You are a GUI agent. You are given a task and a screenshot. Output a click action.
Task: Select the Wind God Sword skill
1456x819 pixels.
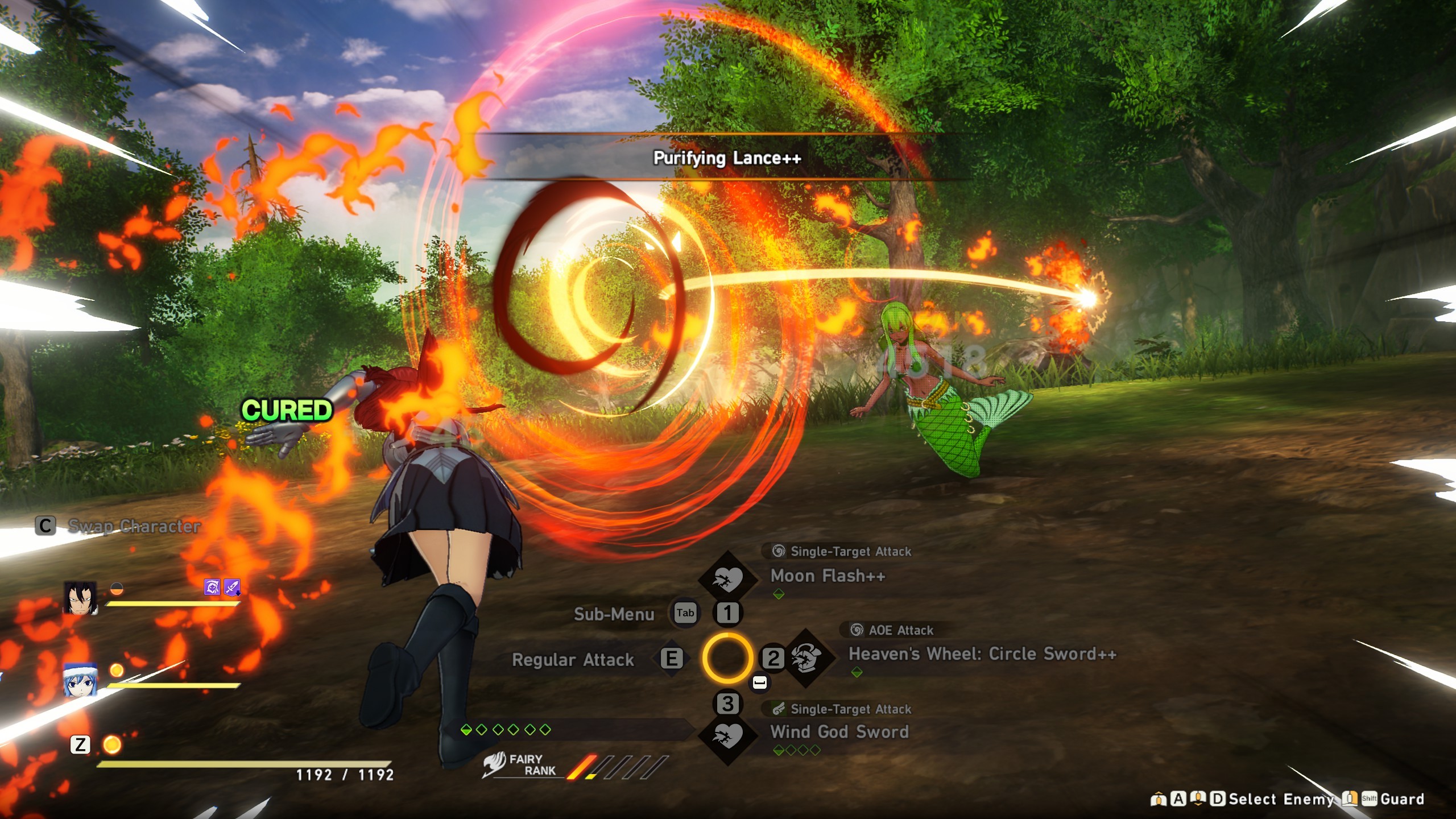click(839, 732)
